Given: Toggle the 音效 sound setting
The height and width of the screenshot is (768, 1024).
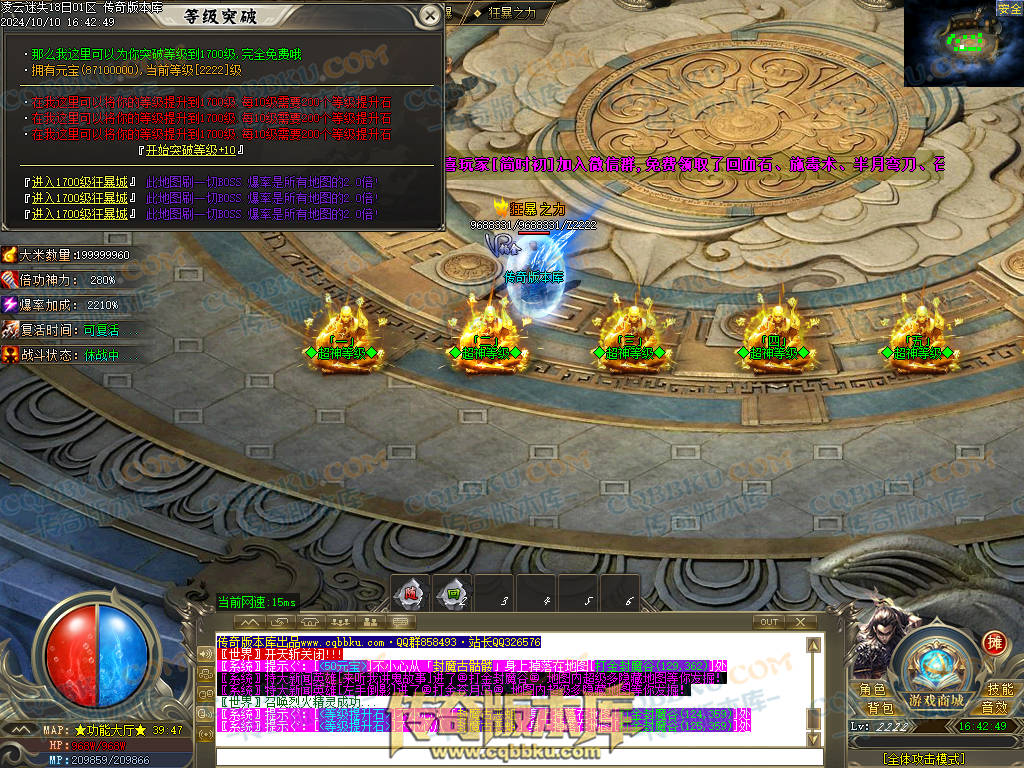Looking at the screenshot, I should click(994, 708).
